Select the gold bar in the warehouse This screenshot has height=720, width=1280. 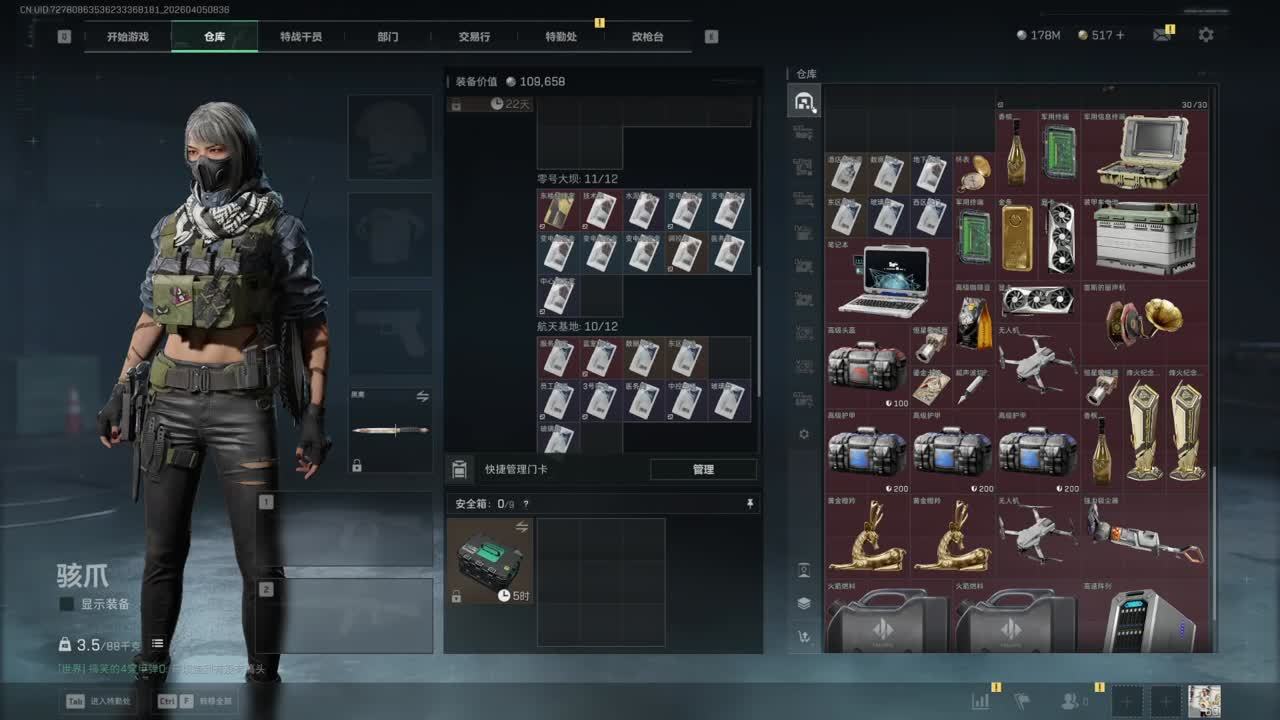1017,237
